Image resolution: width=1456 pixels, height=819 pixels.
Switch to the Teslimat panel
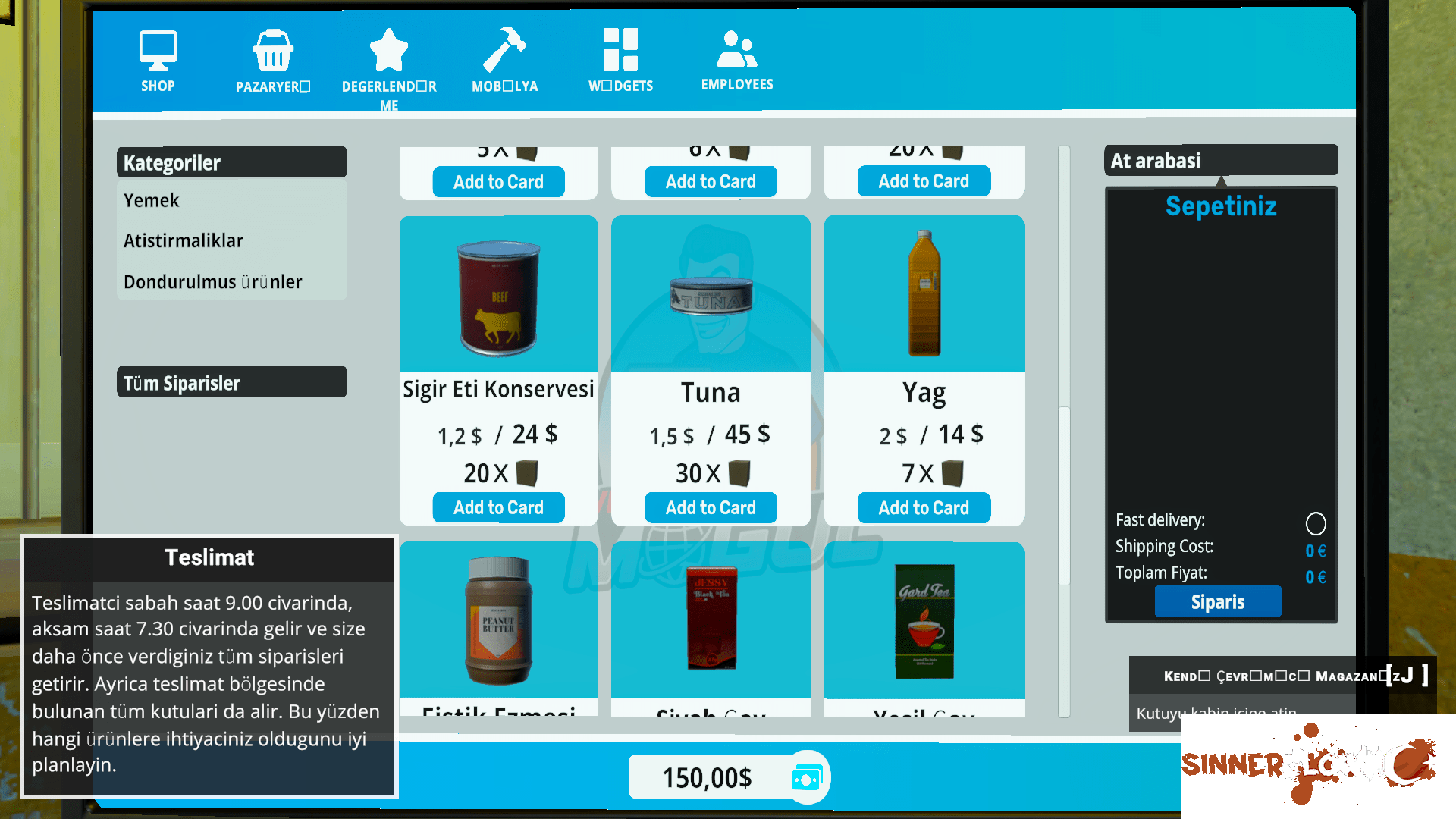click(x=209, y=557)
